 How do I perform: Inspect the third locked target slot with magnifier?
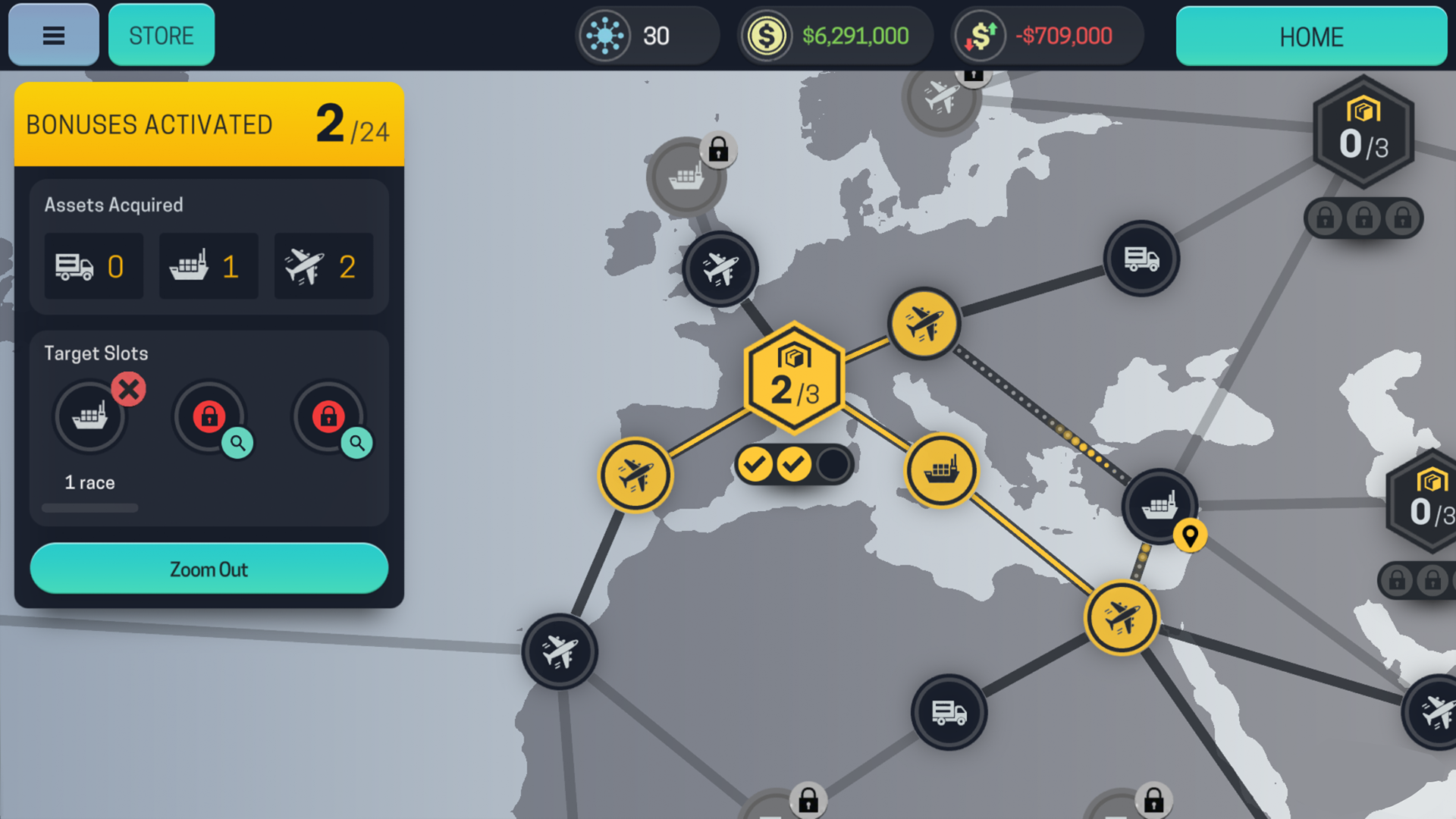click(x=357, y=444)
